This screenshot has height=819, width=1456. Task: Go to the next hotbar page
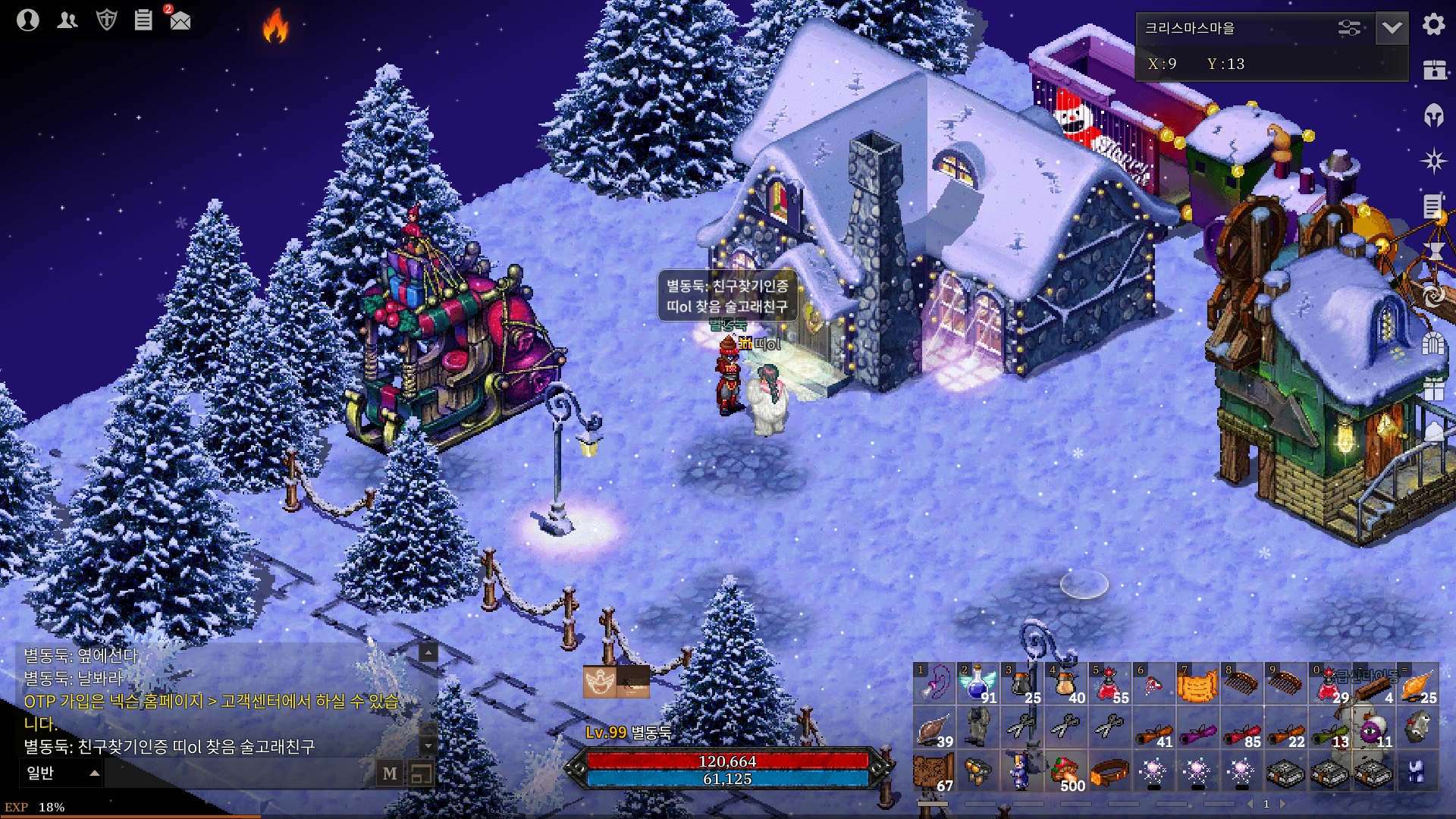(1283, 804)
